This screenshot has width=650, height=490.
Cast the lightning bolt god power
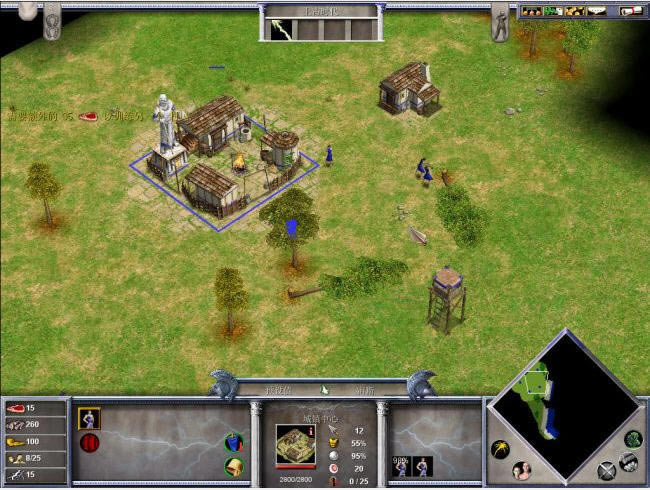click(x=279, y=28)
